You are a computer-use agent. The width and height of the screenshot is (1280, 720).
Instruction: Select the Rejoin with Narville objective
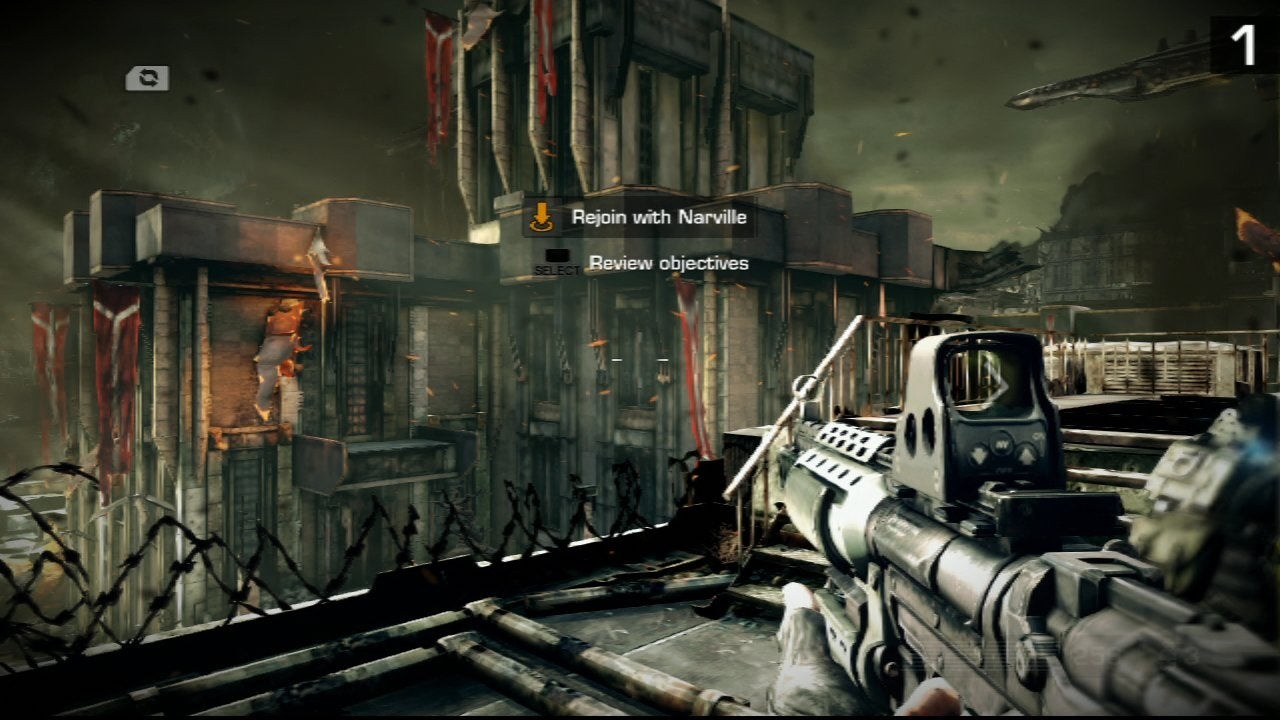658,217
